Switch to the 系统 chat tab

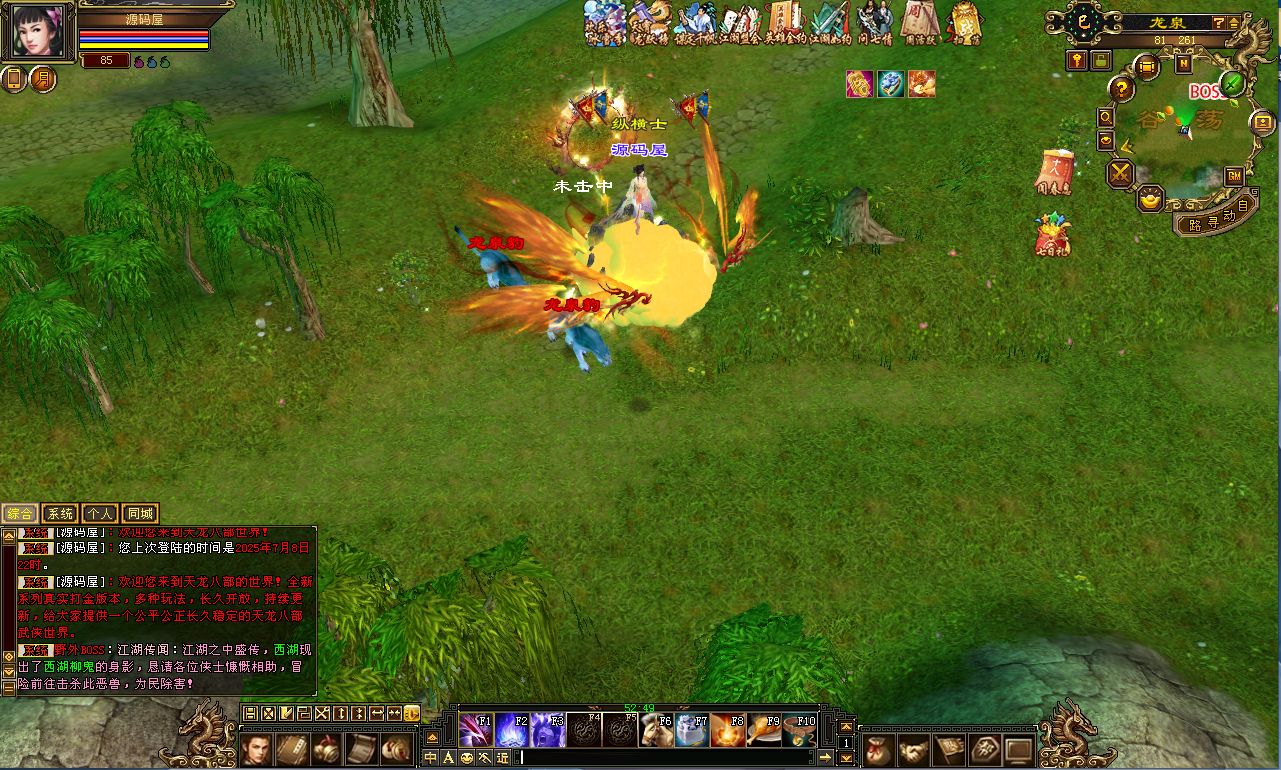pyautogui.click(x=59, y=513)
